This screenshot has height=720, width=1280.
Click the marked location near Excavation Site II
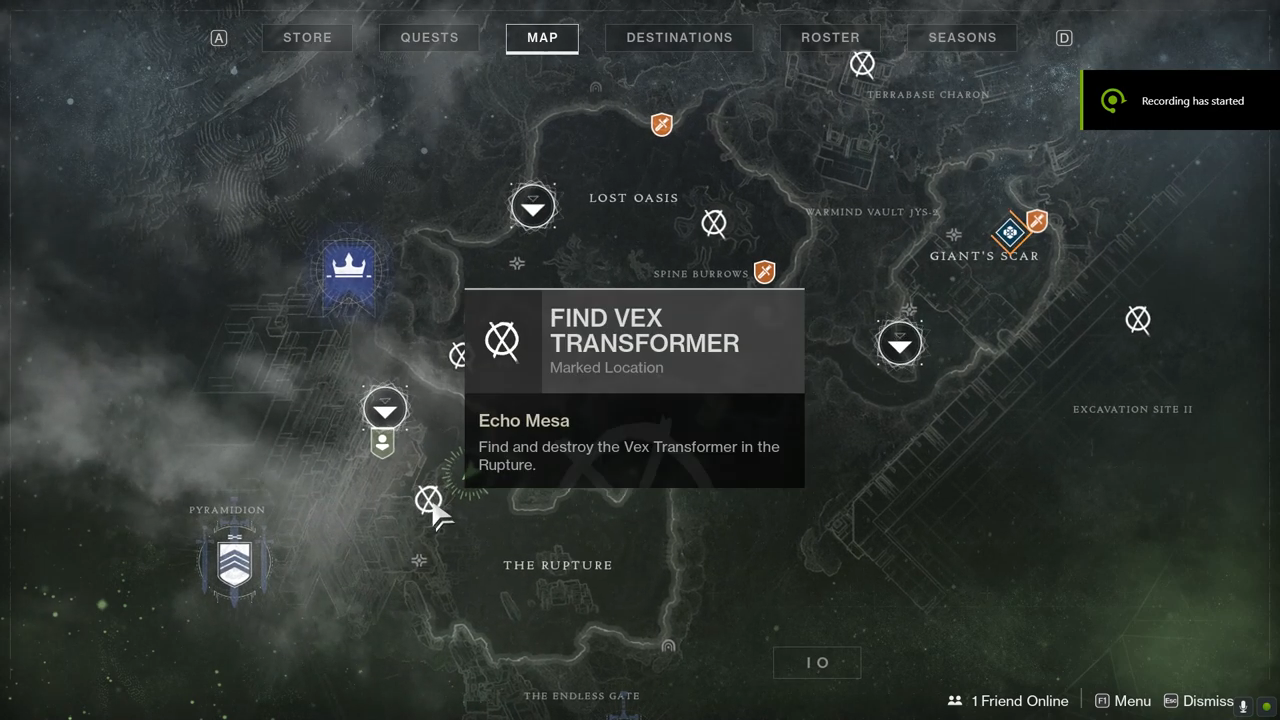[x=1138, y=320]
